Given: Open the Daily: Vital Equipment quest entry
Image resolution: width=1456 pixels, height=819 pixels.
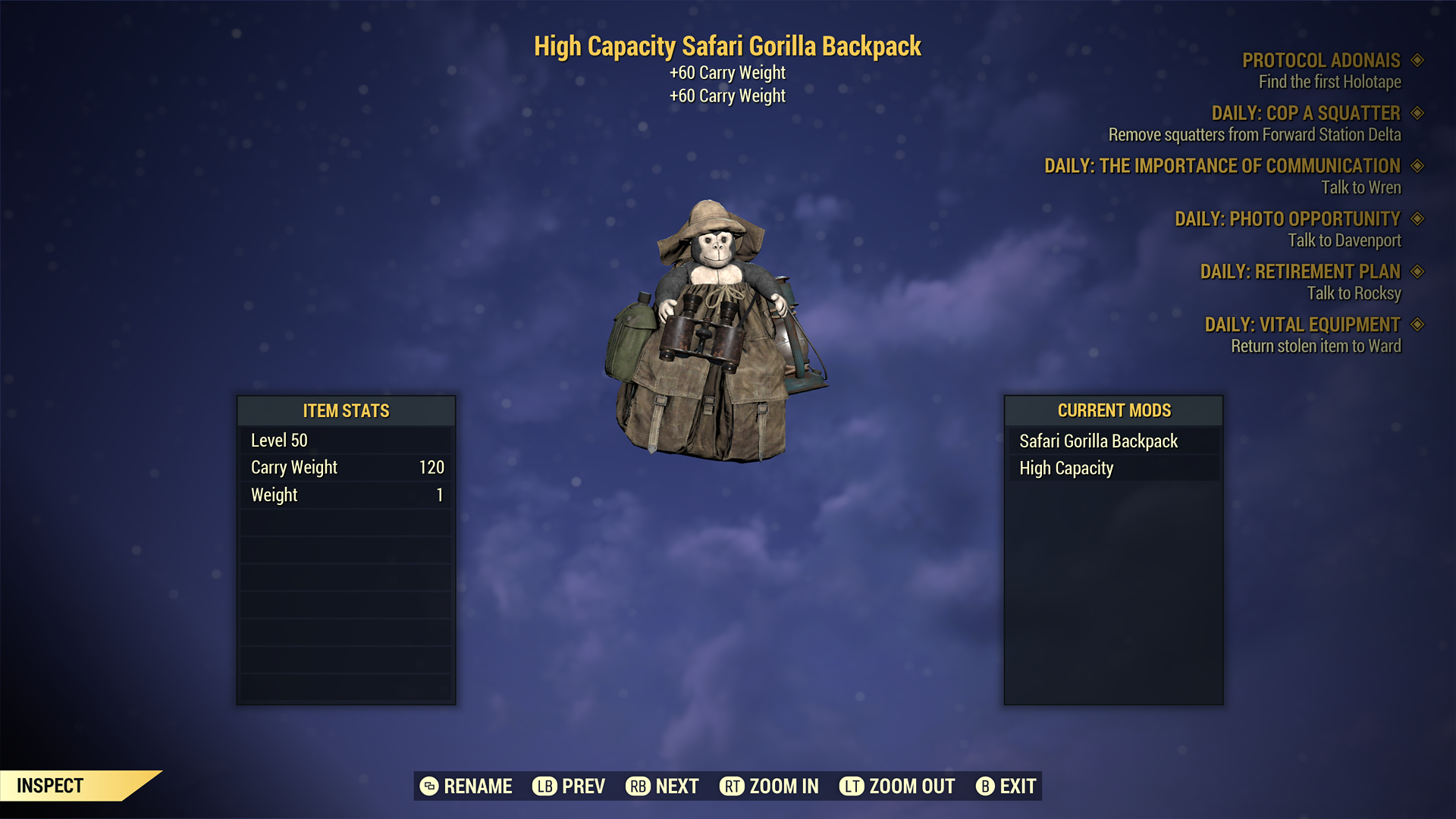Looking at the screenshot, I should [x=1302, y=325].
